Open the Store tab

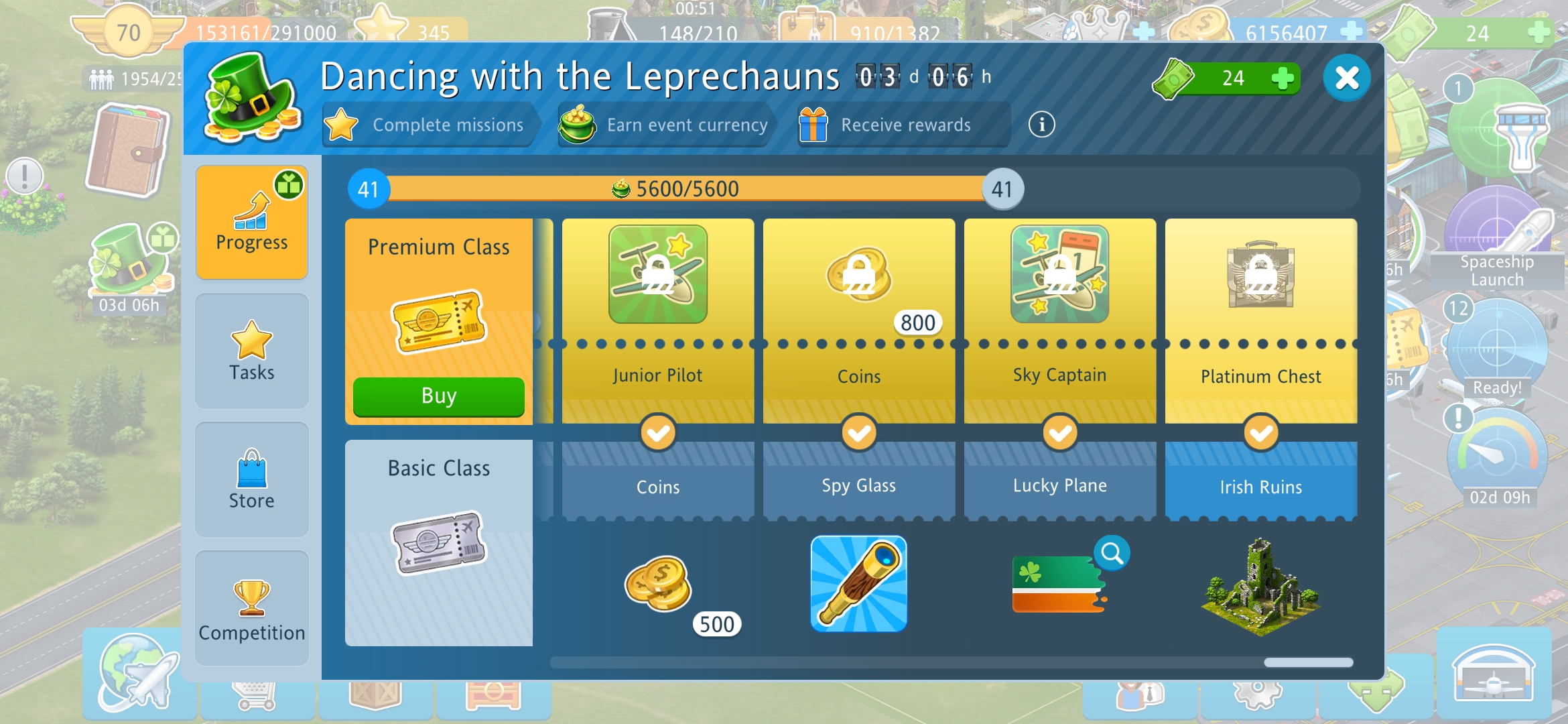coord(251,480)
